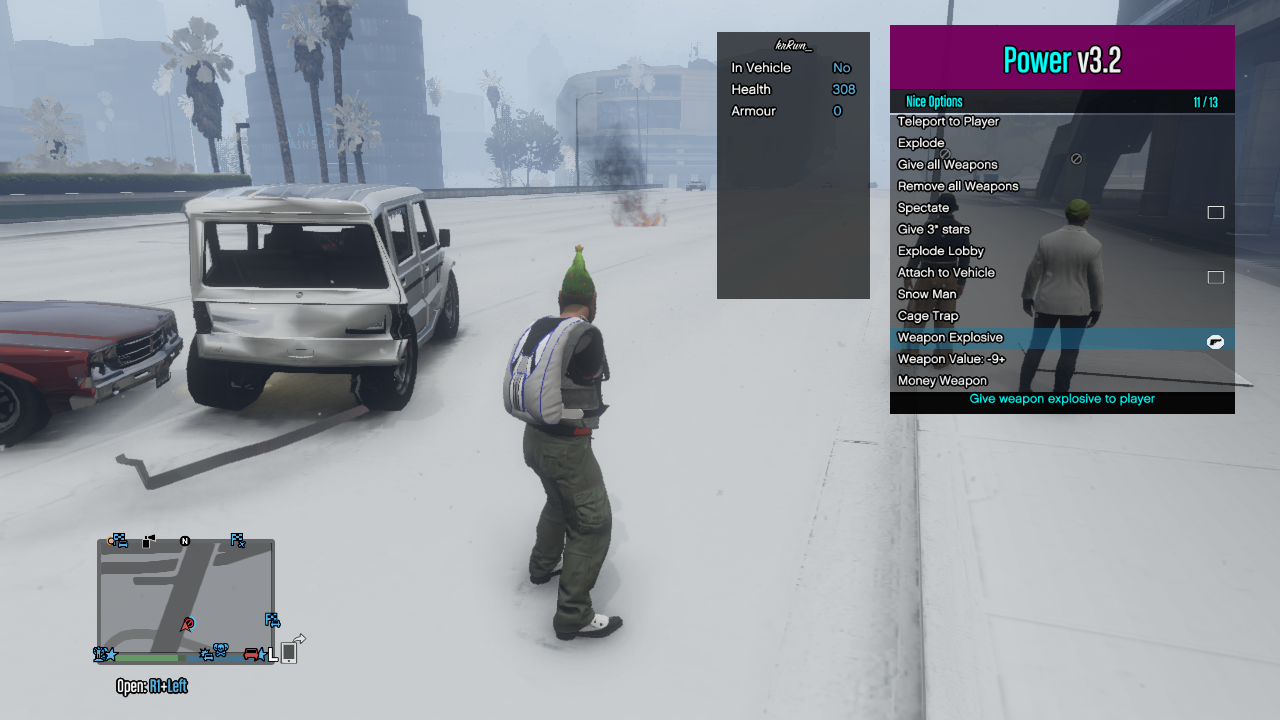Toggle the Spectate checkbox
1280x720 pixels.
(1215, 212)
